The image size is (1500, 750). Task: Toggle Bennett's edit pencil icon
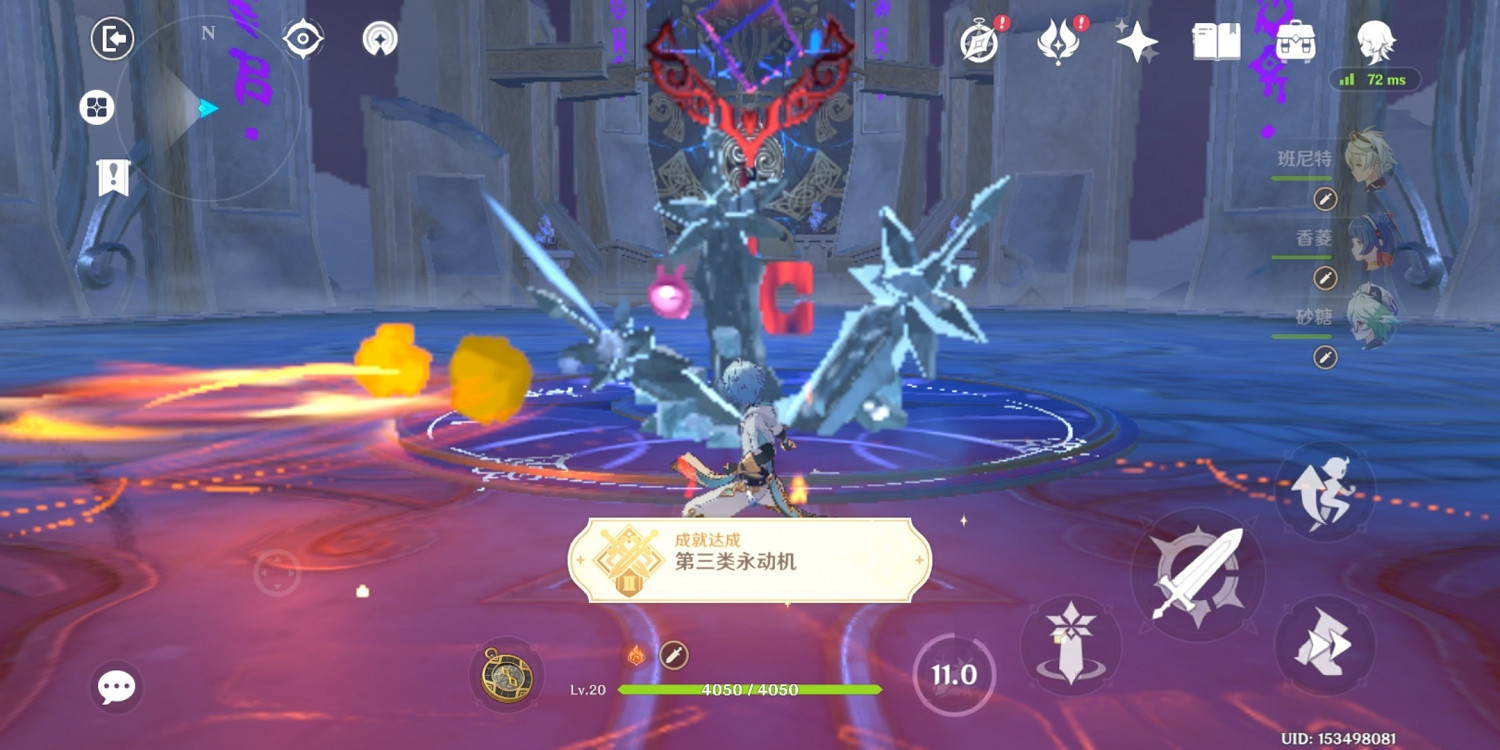[1325, 200]
